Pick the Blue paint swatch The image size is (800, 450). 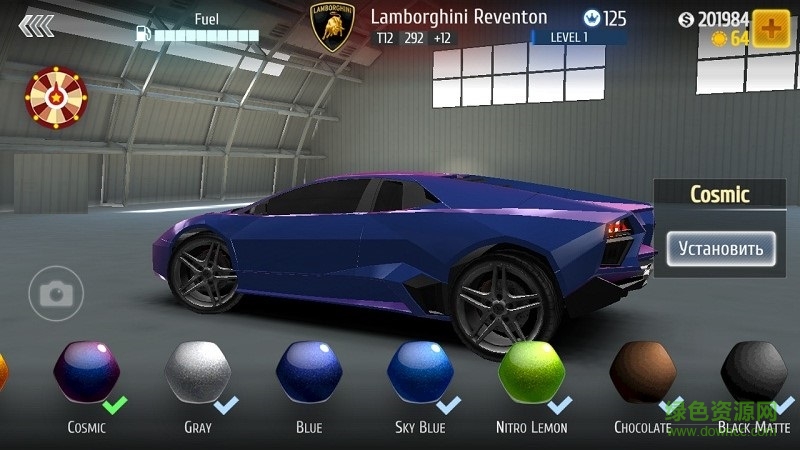coord(309,372)
